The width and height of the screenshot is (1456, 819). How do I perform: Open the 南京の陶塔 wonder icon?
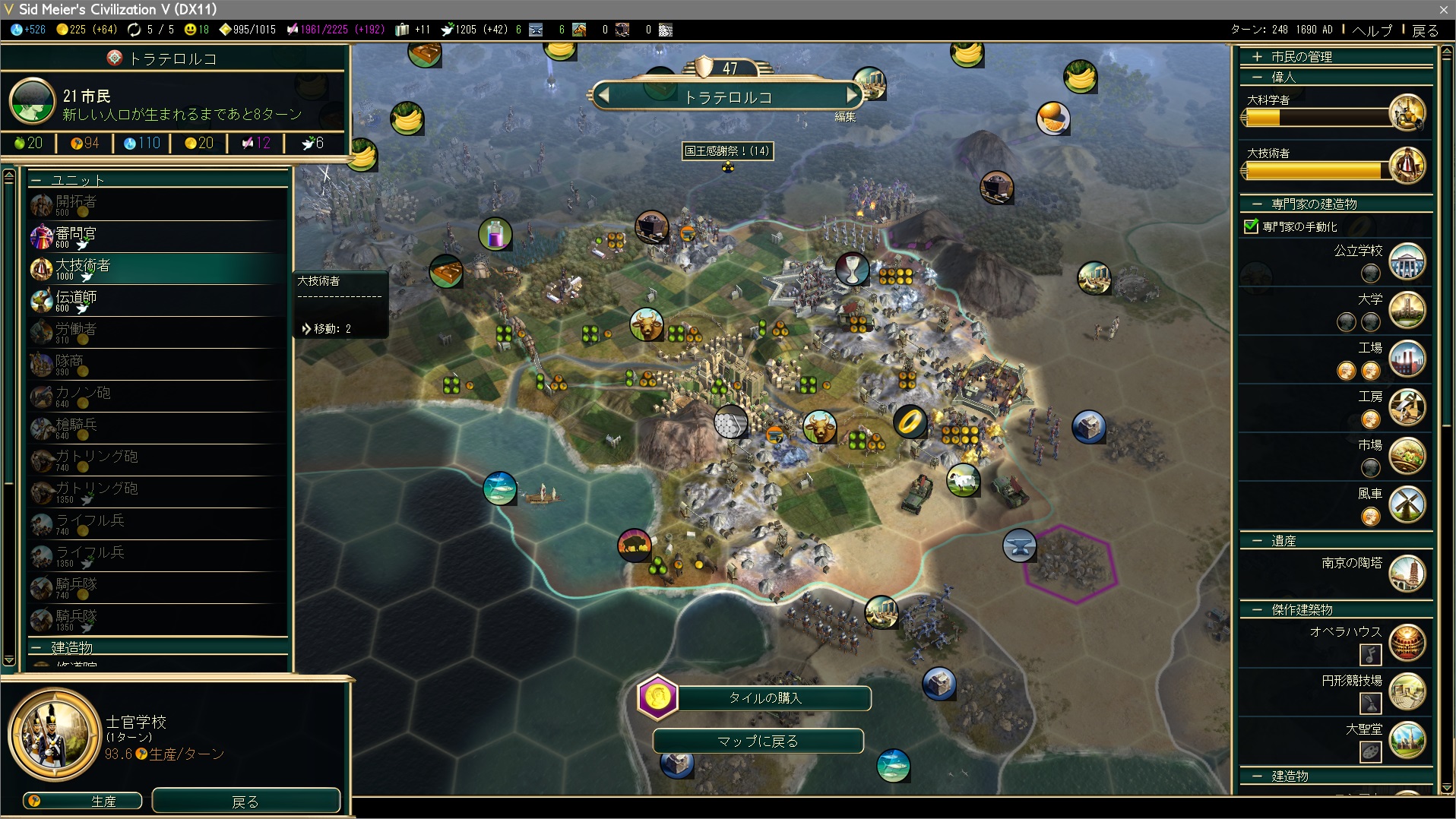[x=1406, y=574]
